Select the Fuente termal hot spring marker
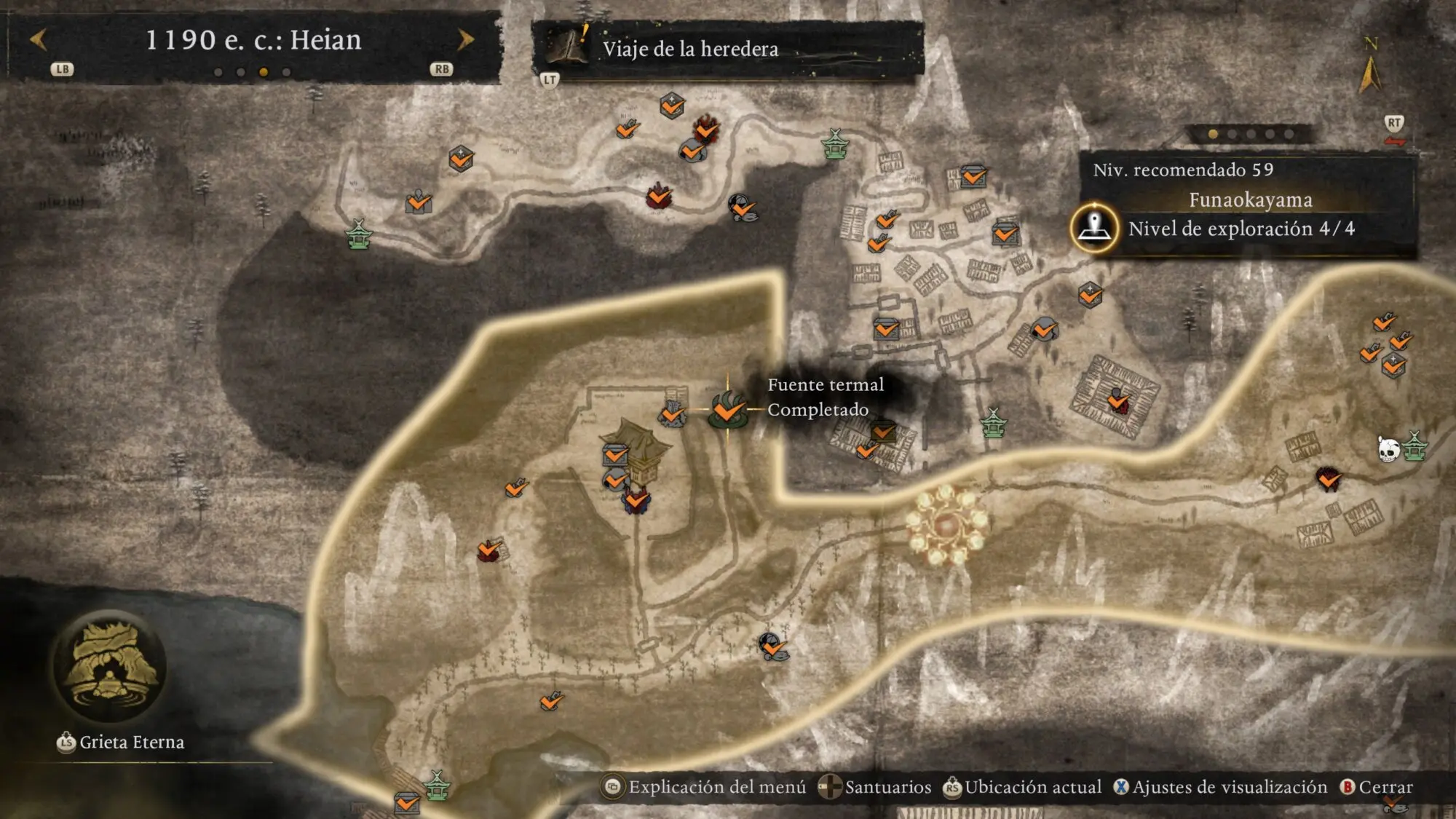The image size is (1456, 819). point(727,410)
